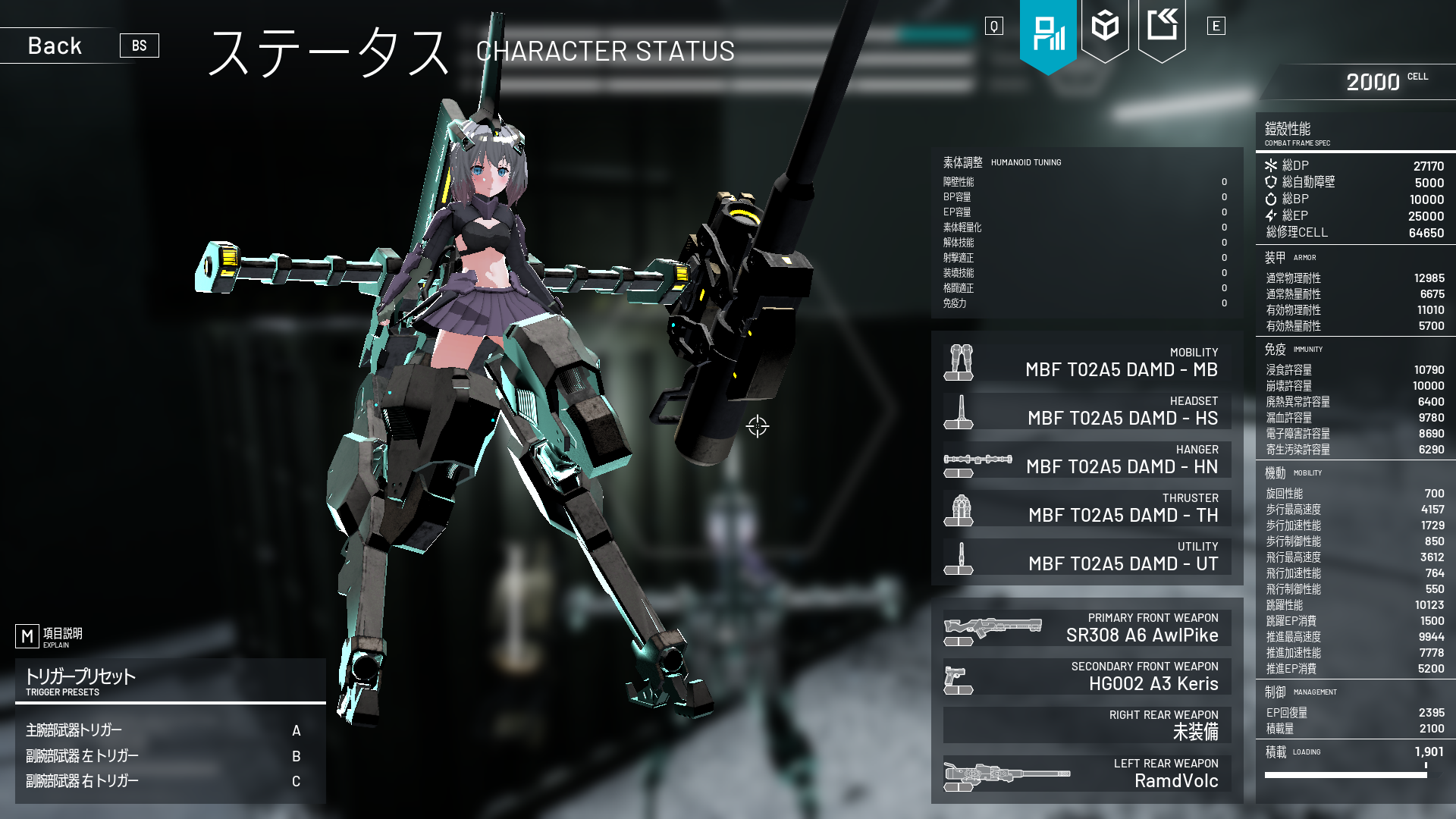Image resolution: width=1456 pixels, height=819 pixels.
Task: Choose the sub arm weapon right trigger row
Action: (x=170, y=781)
